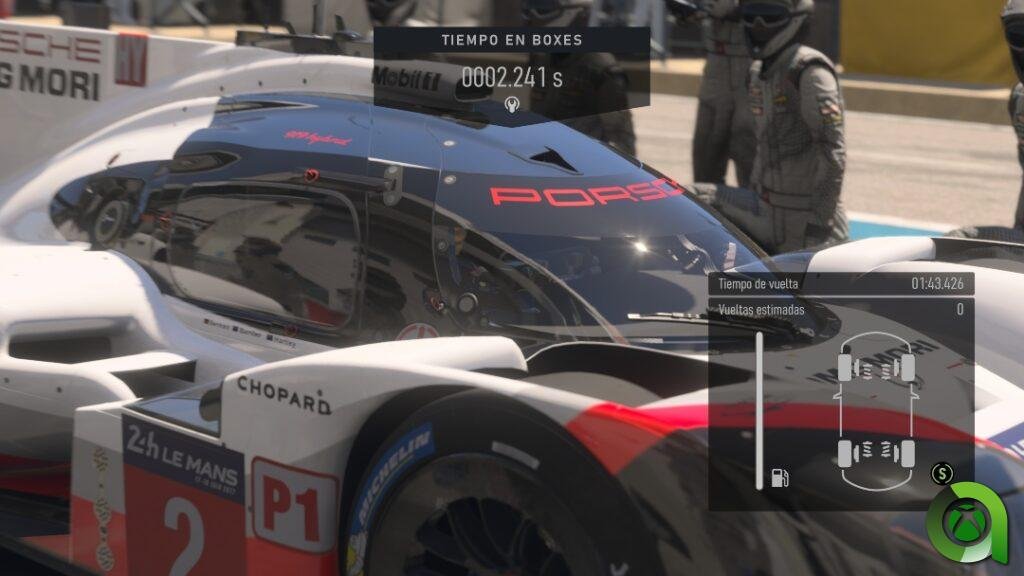Click the tire and suspension car diagram
The width and height of the screenshot is (1024, 576).
coord(876,410)
